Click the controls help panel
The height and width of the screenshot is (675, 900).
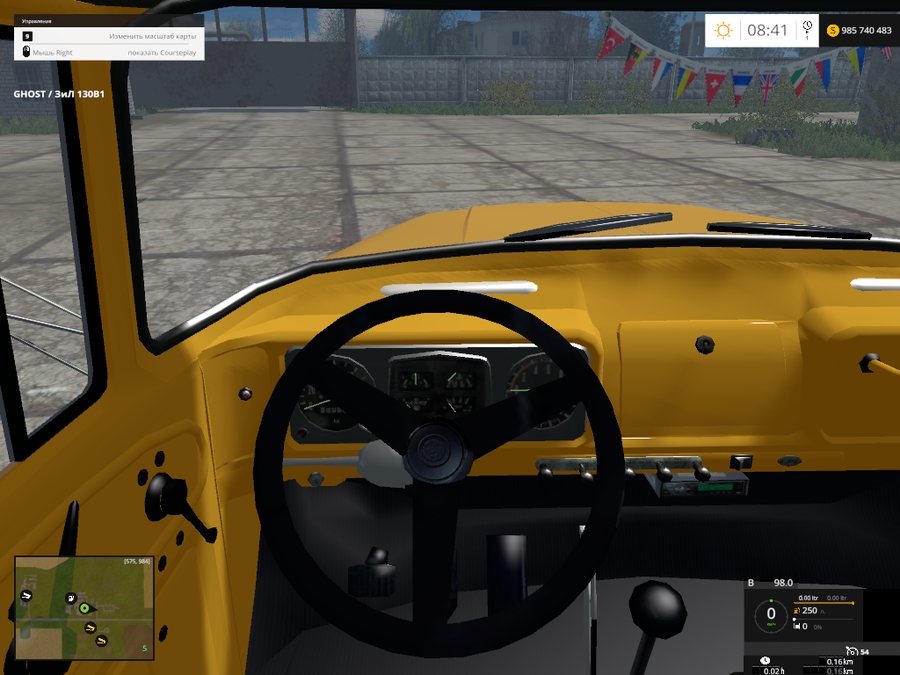point(109,37)
